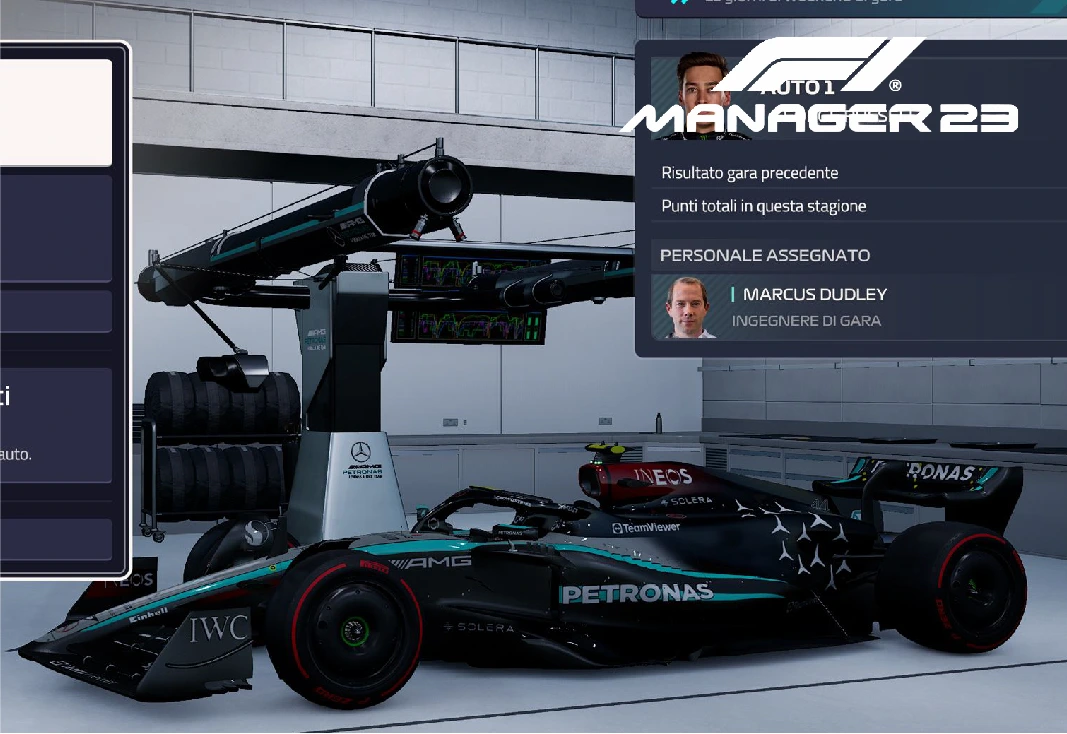
Task: Select the white highlighted card in left panel
Action: (x=55, y=112)
